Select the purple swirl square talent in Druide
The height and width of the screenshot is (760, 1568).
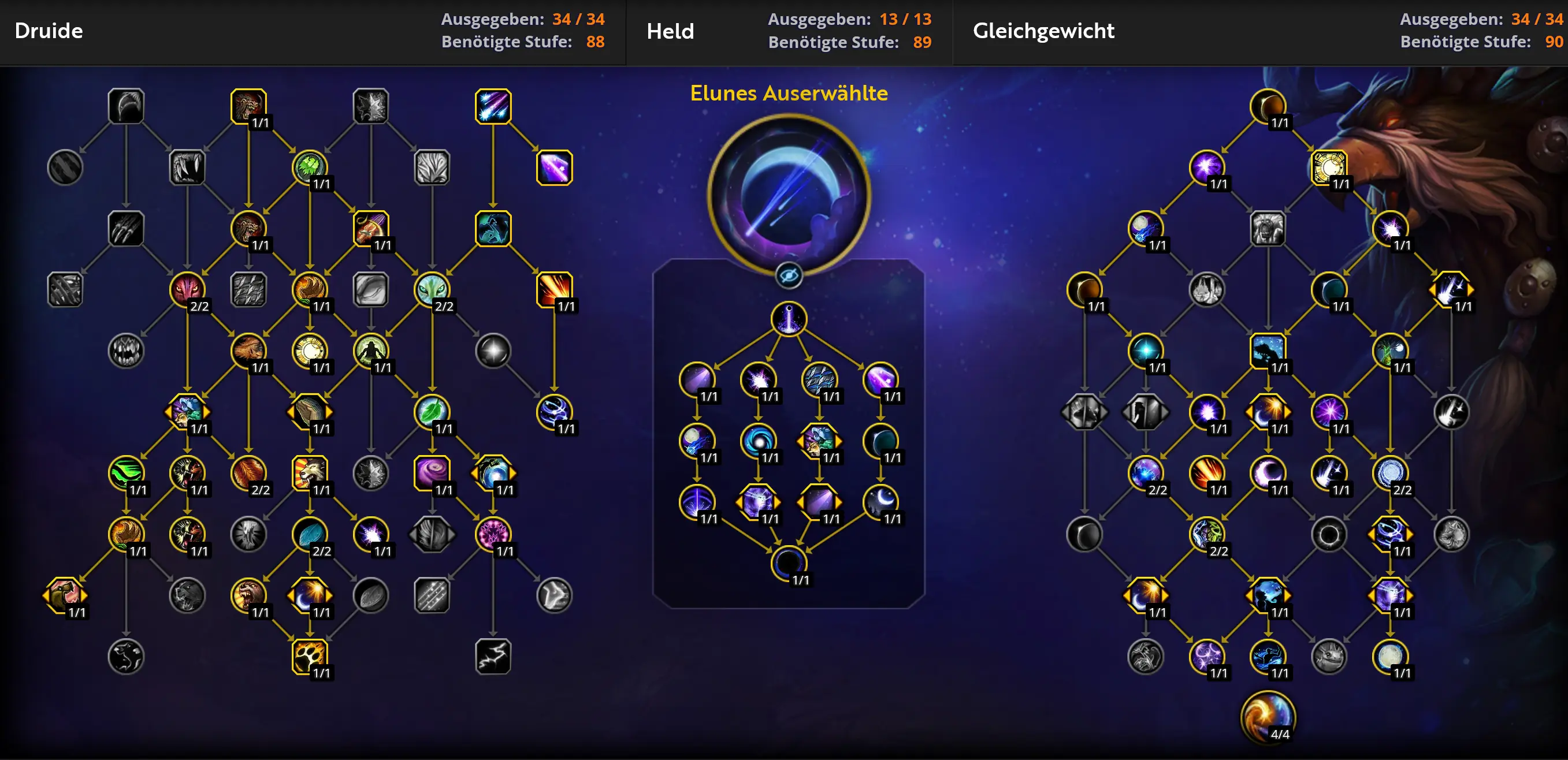click(432, 472)
